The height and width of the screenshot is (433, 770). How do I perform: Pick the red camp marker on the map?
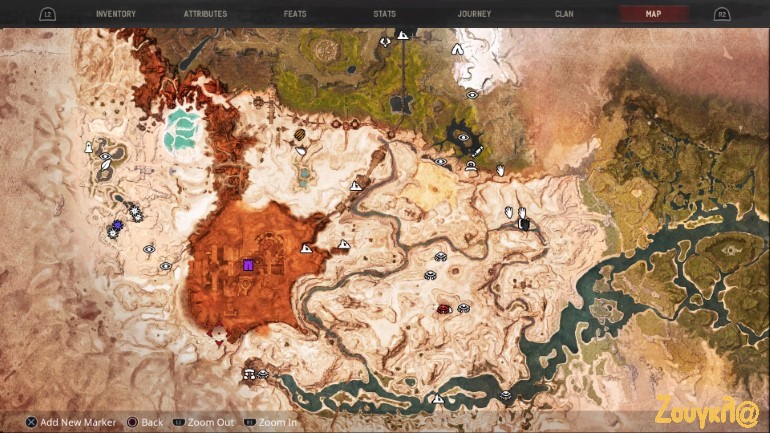(443, 309)
